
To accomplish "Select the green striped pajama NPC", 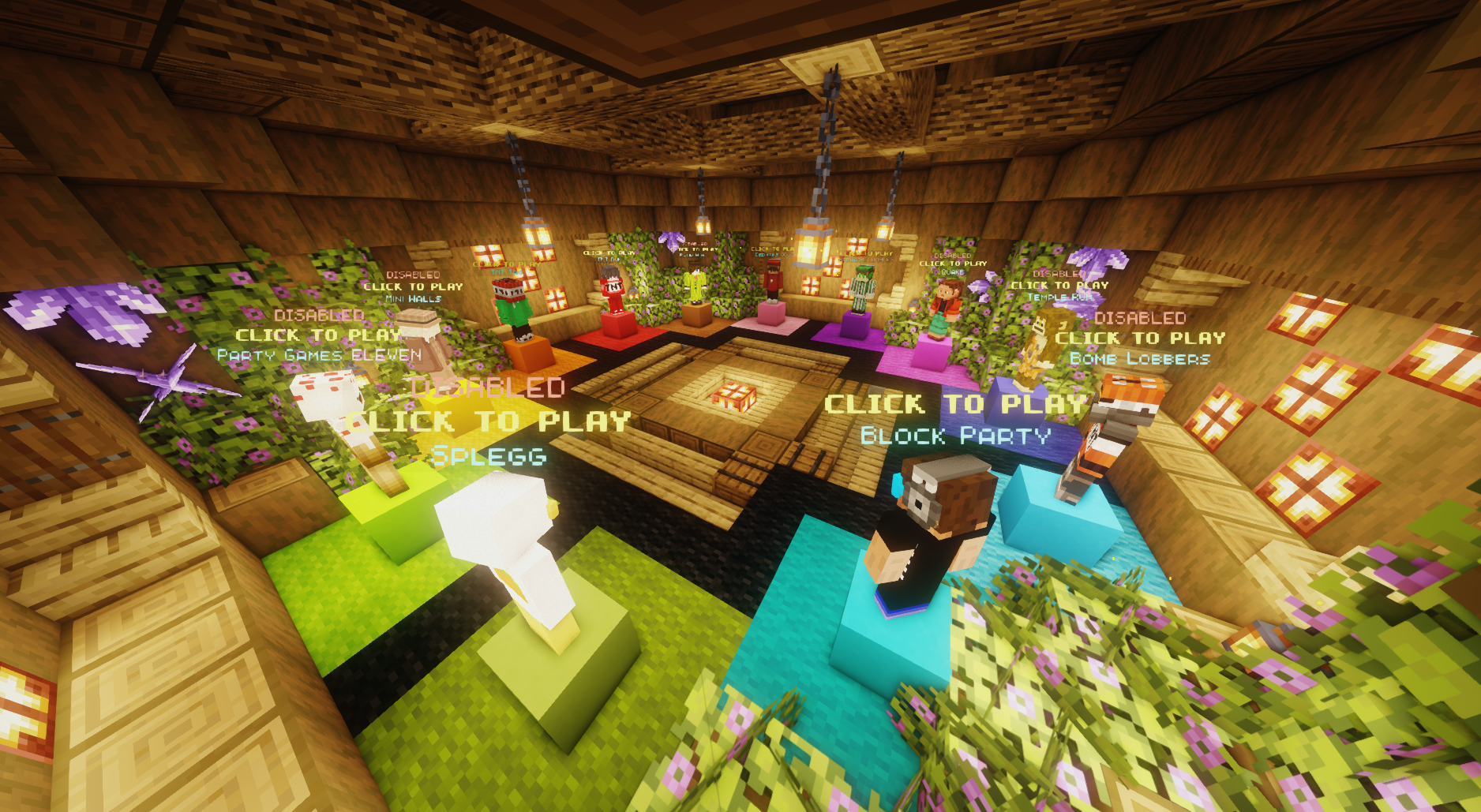I will [x=860, y=294].
